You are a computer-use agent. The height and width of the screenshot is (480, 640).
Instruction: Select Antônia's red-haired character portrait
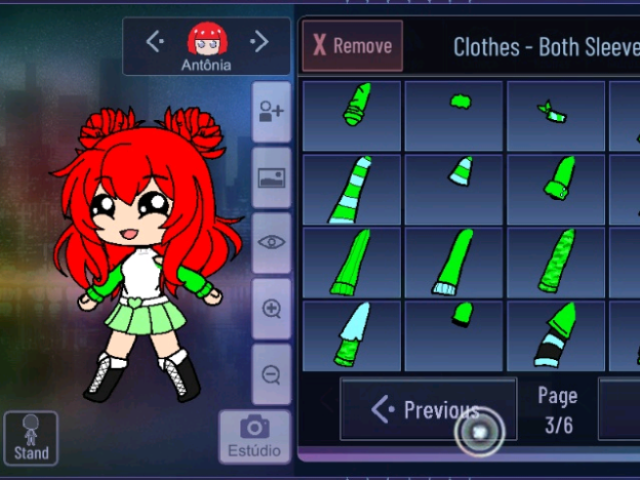click(207, 41)
